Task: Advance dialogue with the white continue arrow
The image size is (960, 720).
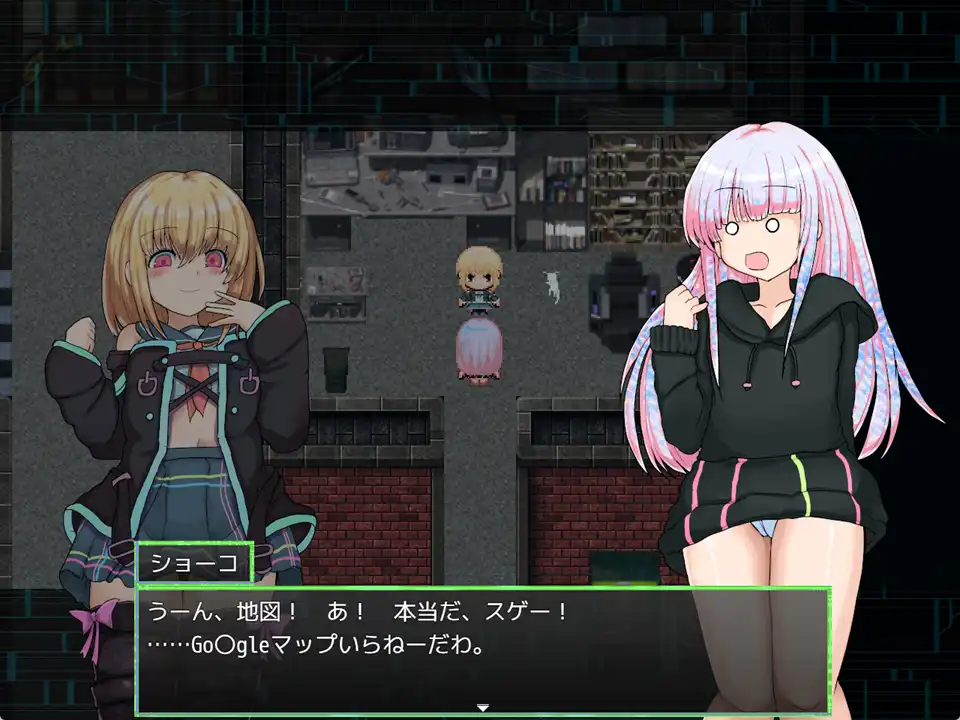Action: click(482, 707)
